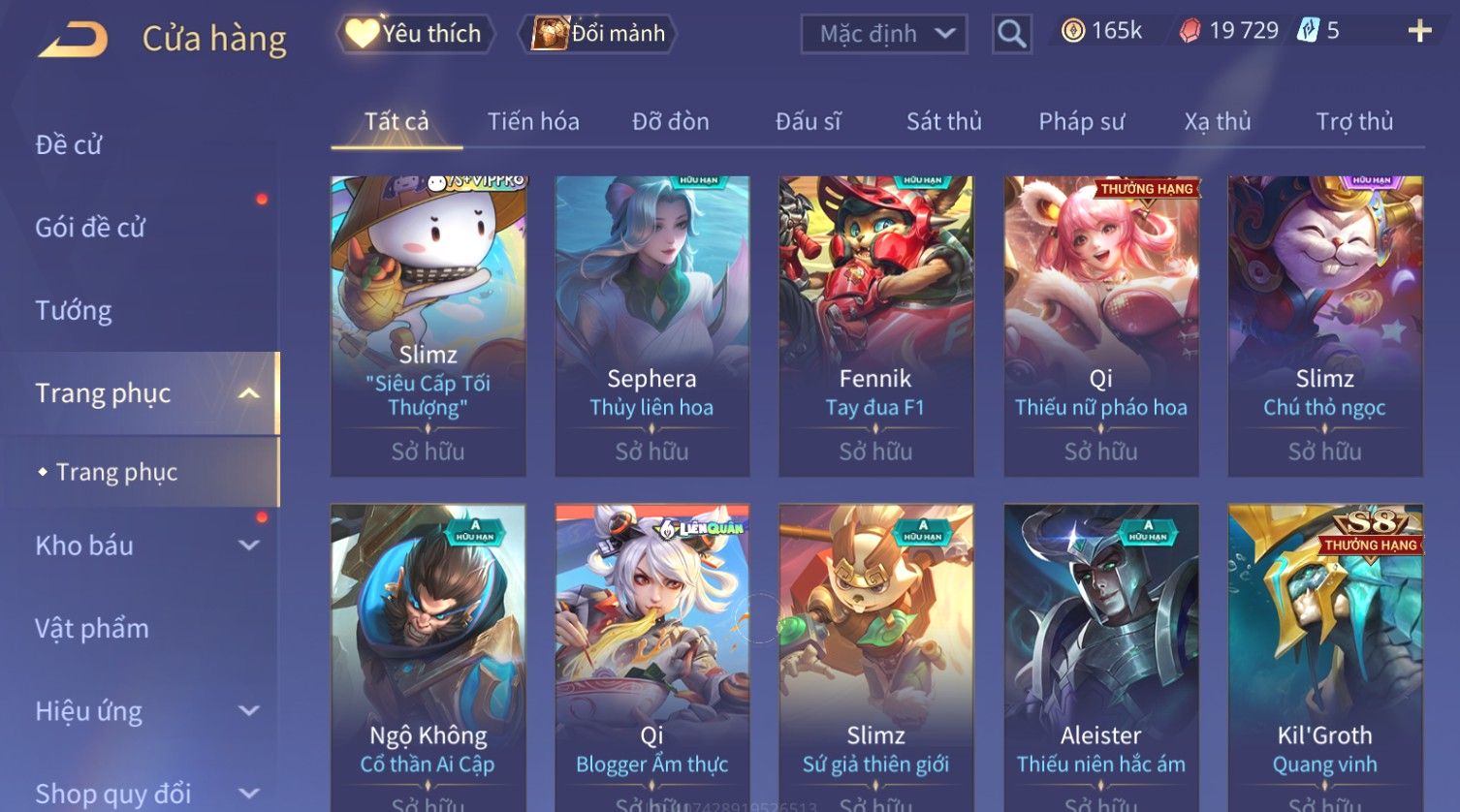Select the Sephera Thủy liên hoa skin card

click(x=651, y=326)
